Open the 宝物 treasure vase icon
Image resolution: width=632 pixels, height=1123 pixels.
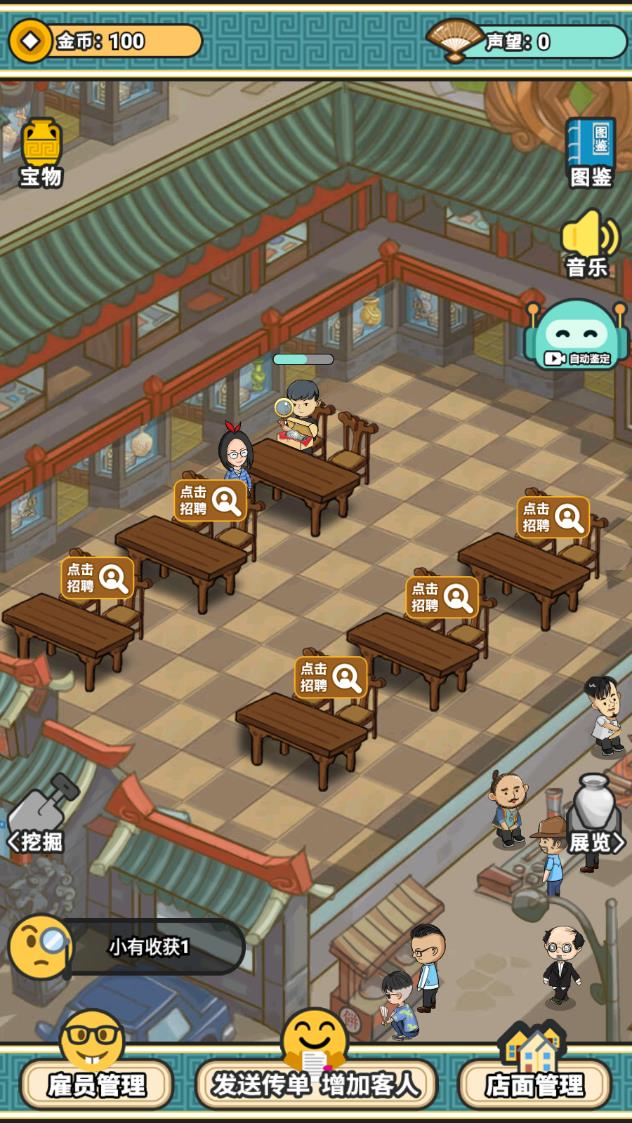click(x=41, y=152)
